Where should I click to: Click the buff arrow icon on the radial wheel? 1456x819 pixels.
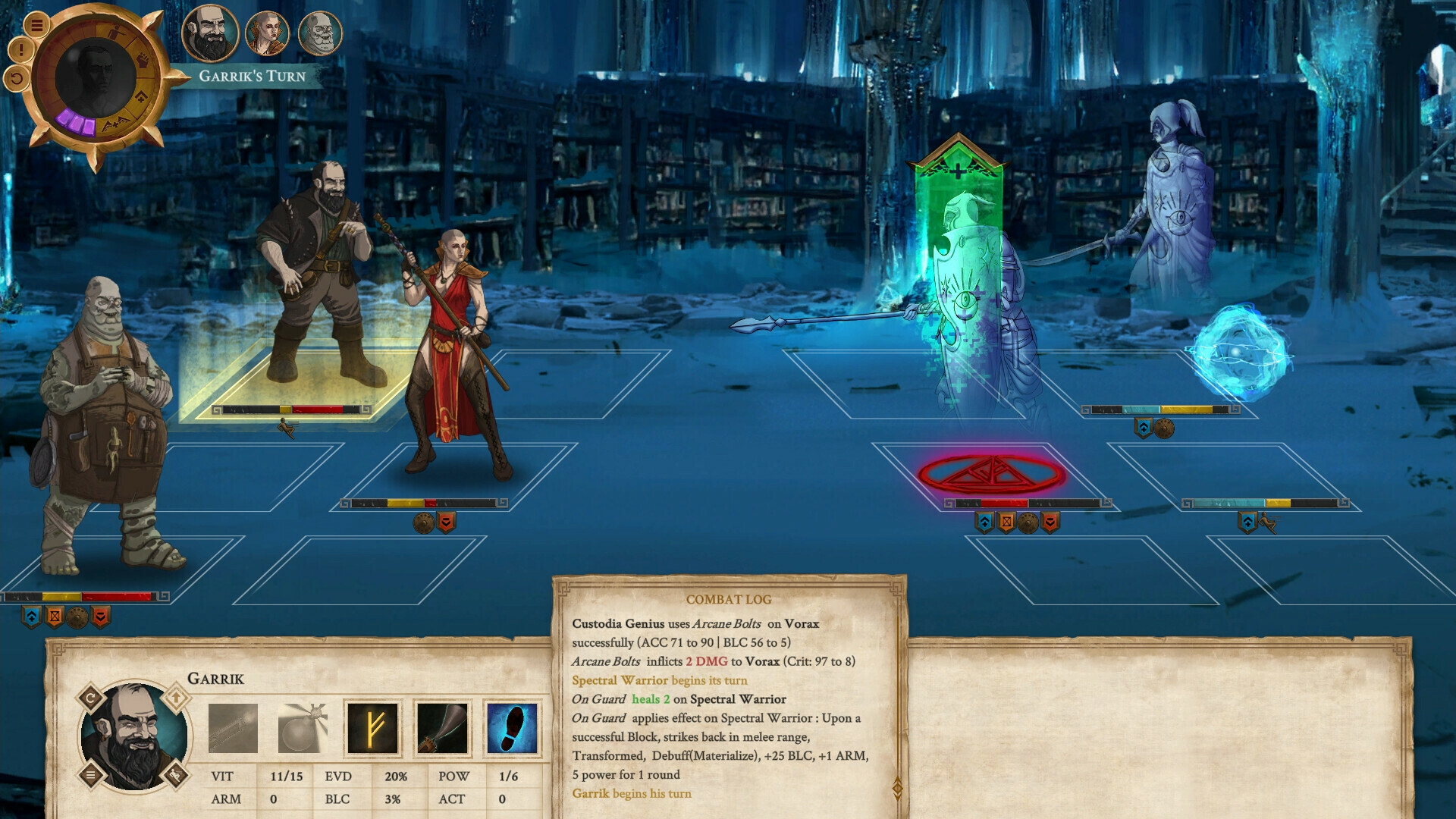(x=141, y=97)
